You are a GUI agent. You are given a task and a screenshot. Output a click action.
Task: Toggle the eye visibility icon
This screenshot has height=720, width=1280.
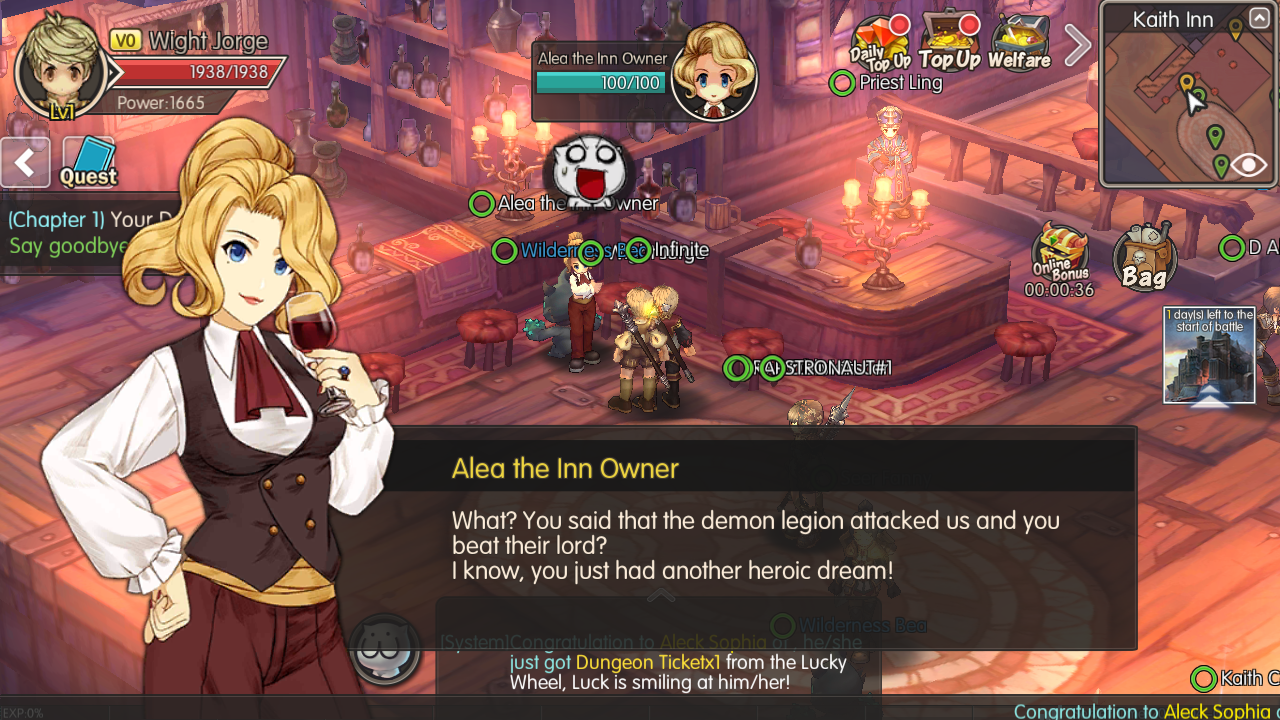(1249, 165)
